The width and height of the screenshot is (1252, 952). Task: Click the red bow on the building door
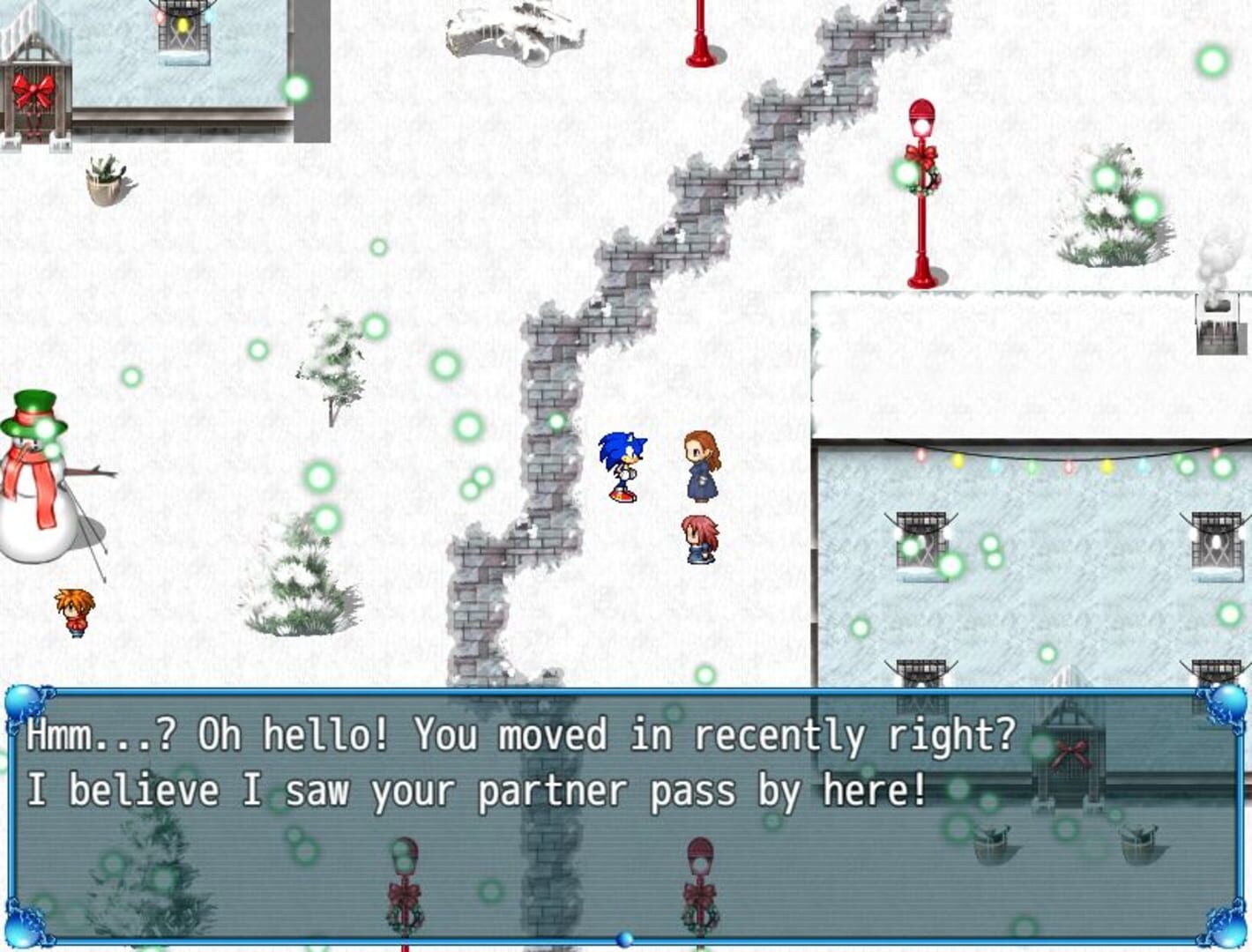[35, 88]
